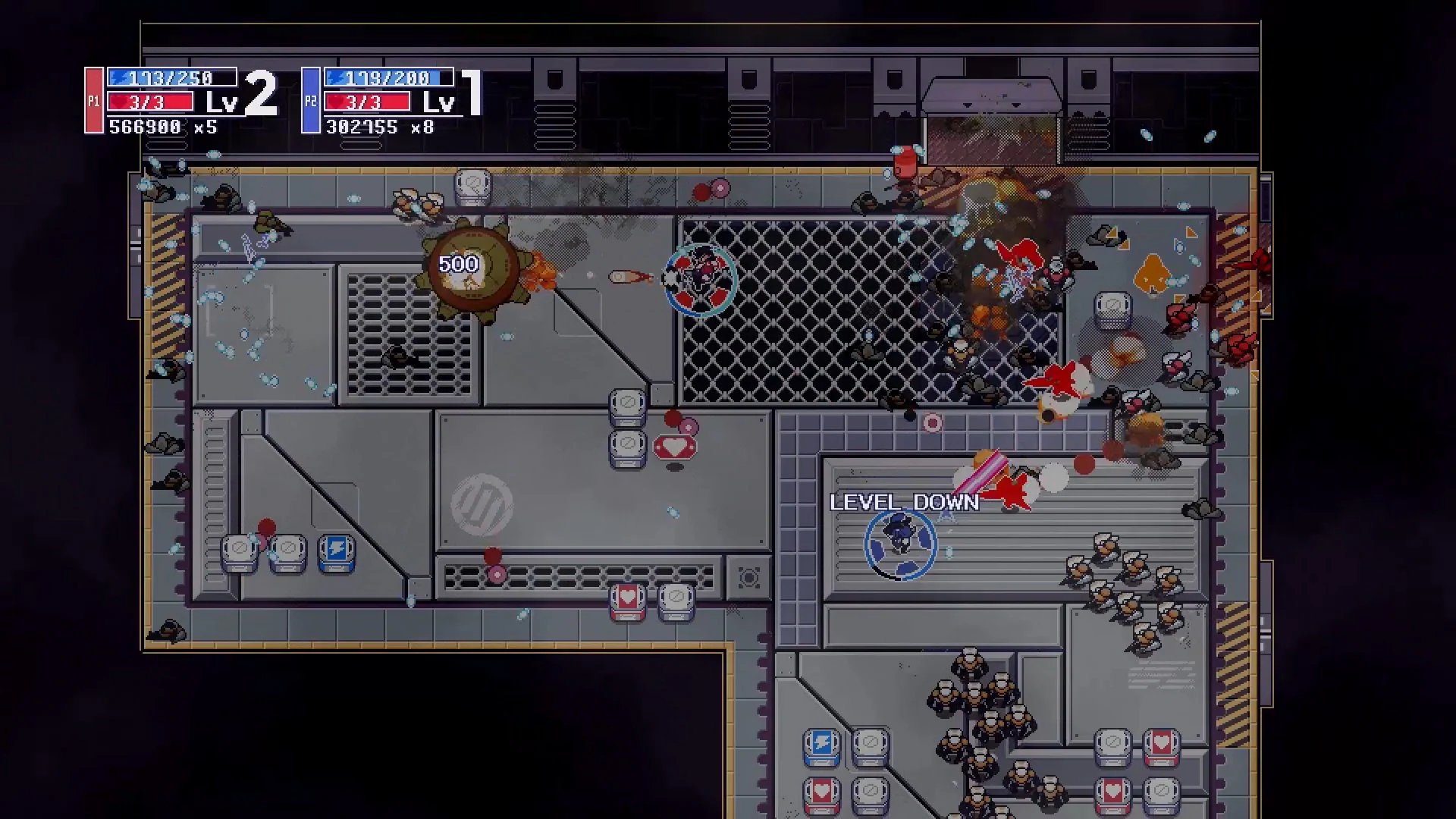Click the red fighter jet enemy near the grated pit
The height and width of the screenshot is (819, 1456).
(x=1056, y=379)
